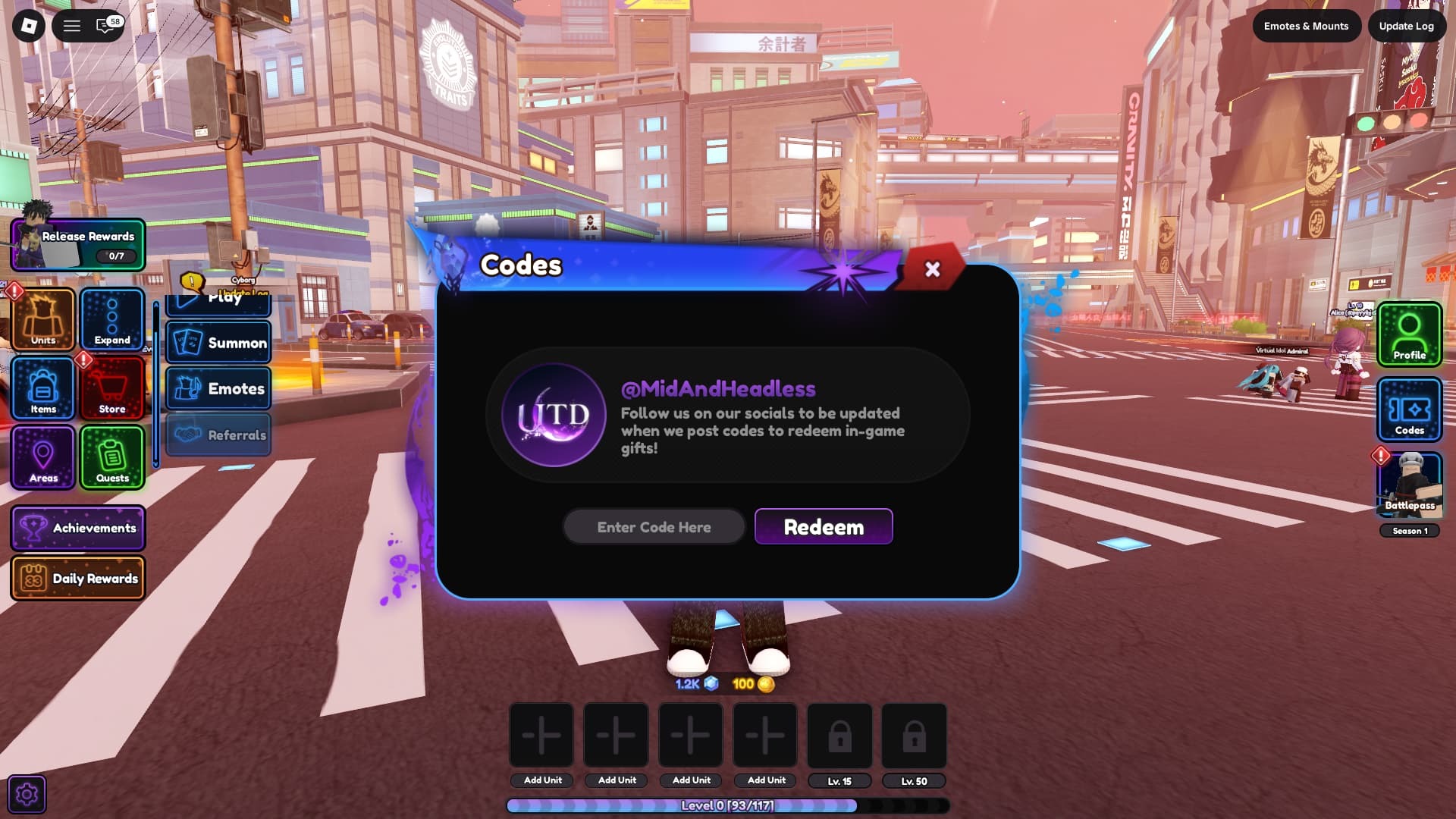
Task: View the Quests clipboard panel
Action: point(111,457)
